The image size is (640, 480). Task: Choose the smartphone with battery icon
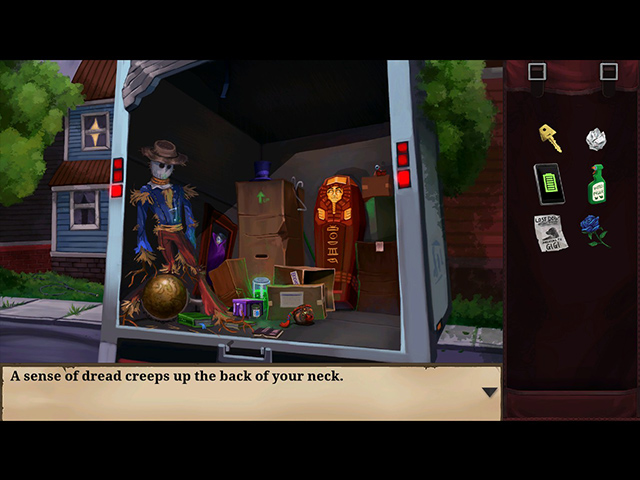549,184
